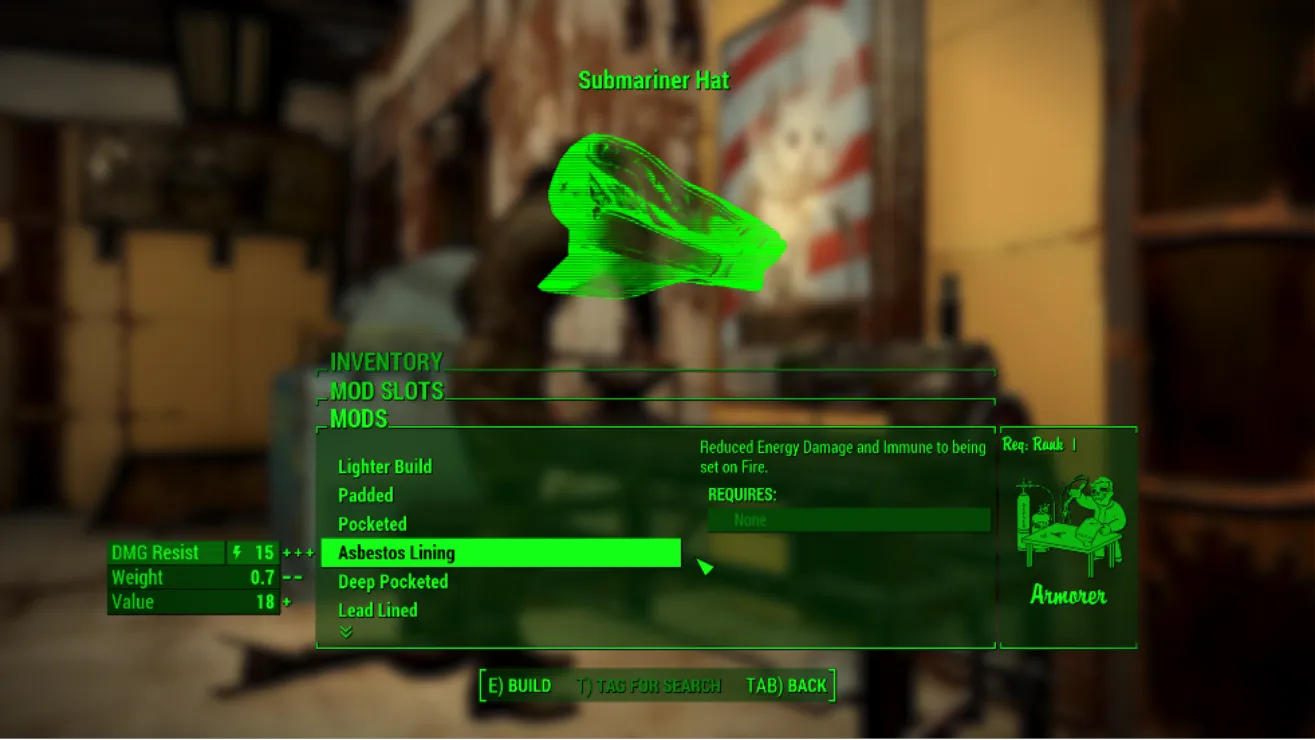The height and width of the screenshot is (740, 1315).
Task: Switch to the Mod Slots section
Action: coord(387,391)
